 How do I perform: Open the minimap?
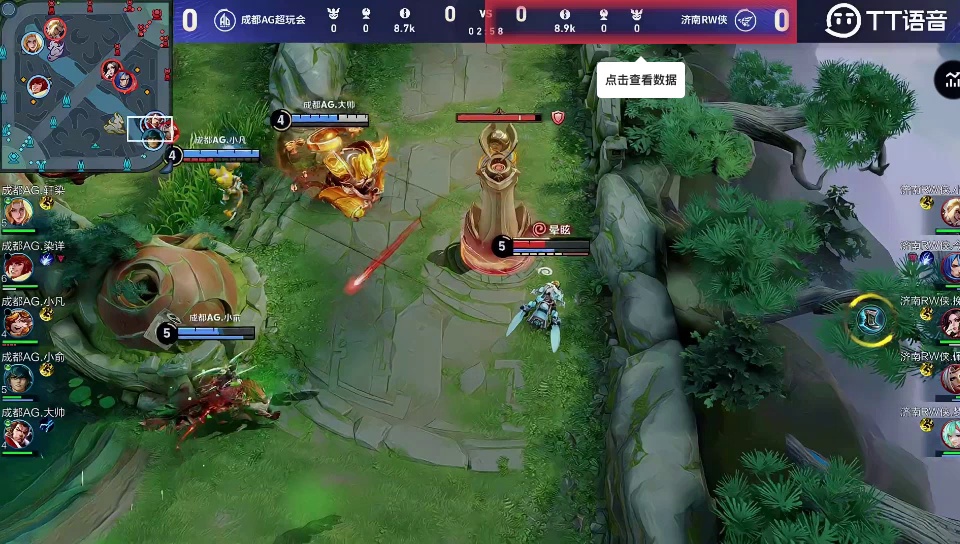(x=86, y=86)
